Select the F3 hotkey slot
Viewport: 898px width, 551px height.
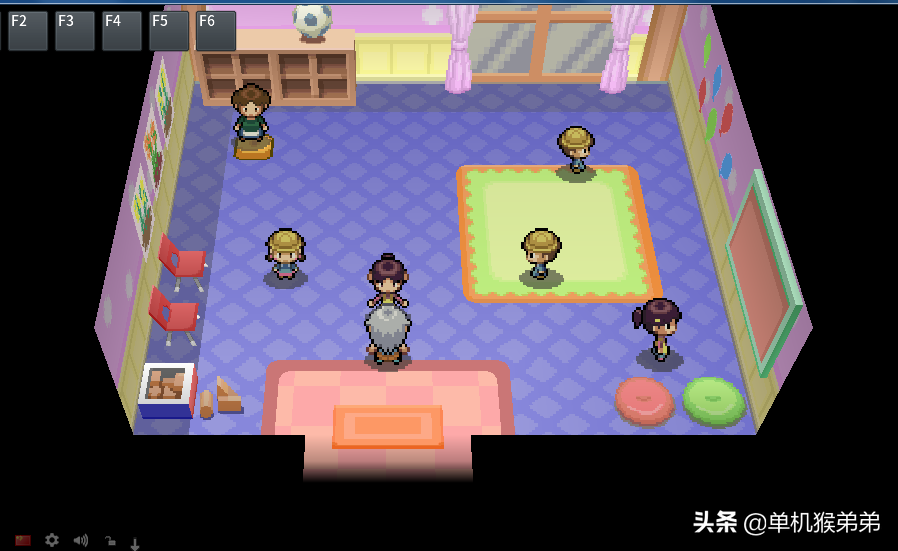pos(74,31)
